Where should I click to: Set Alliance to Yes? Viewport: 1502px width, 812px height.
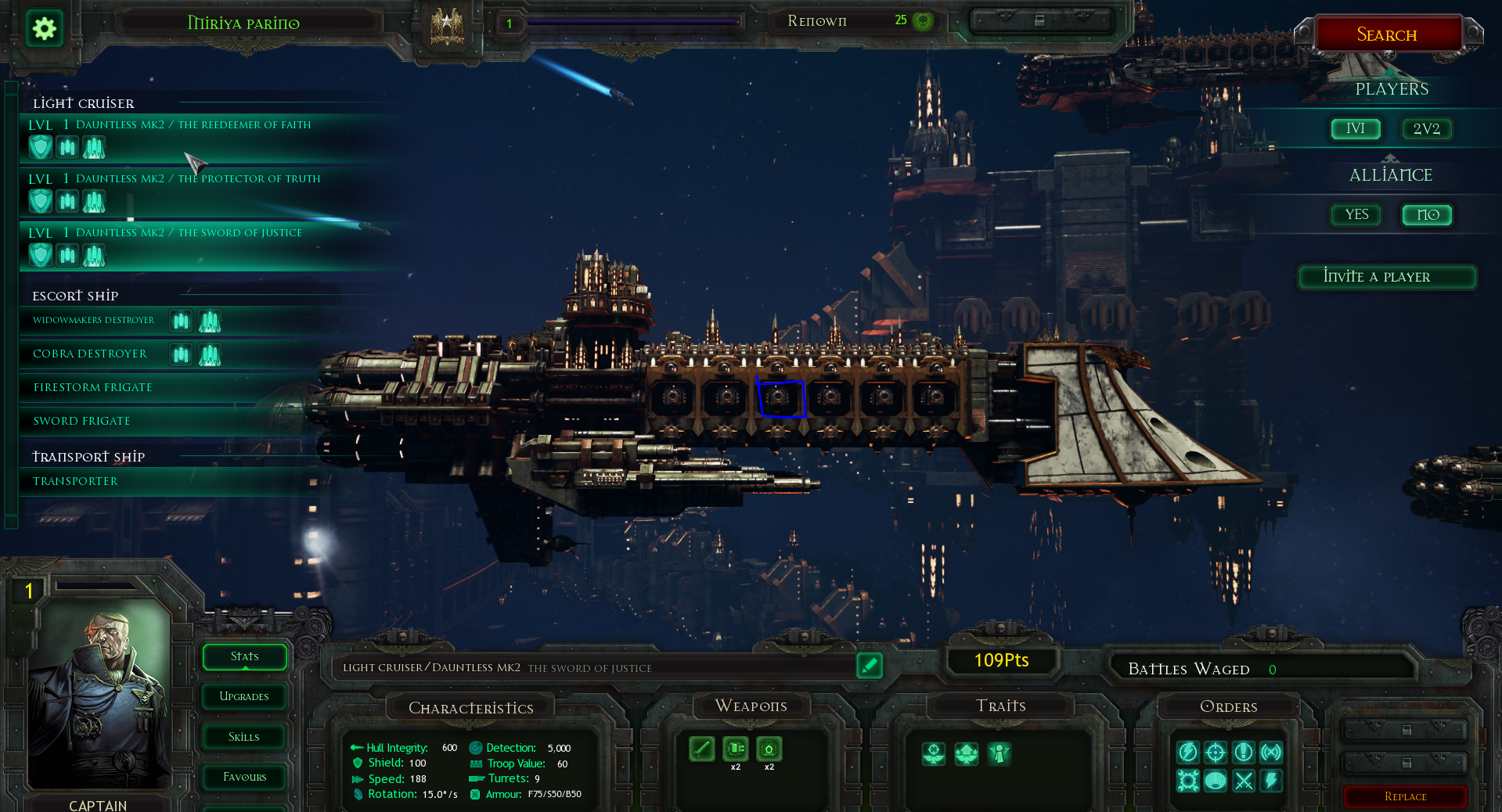(x=1356, y=215)
